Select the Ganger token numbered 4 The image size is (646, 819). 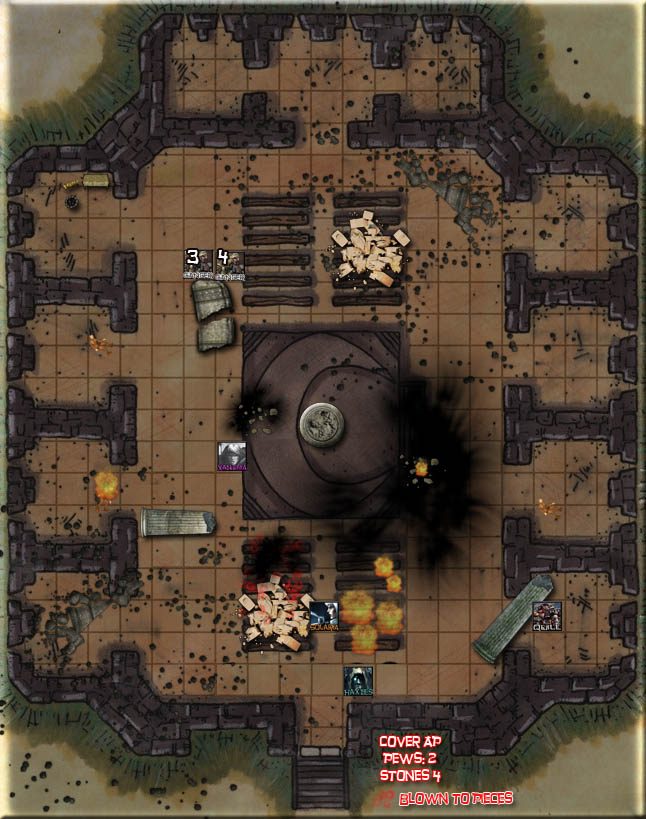click(x=229, y=264)
